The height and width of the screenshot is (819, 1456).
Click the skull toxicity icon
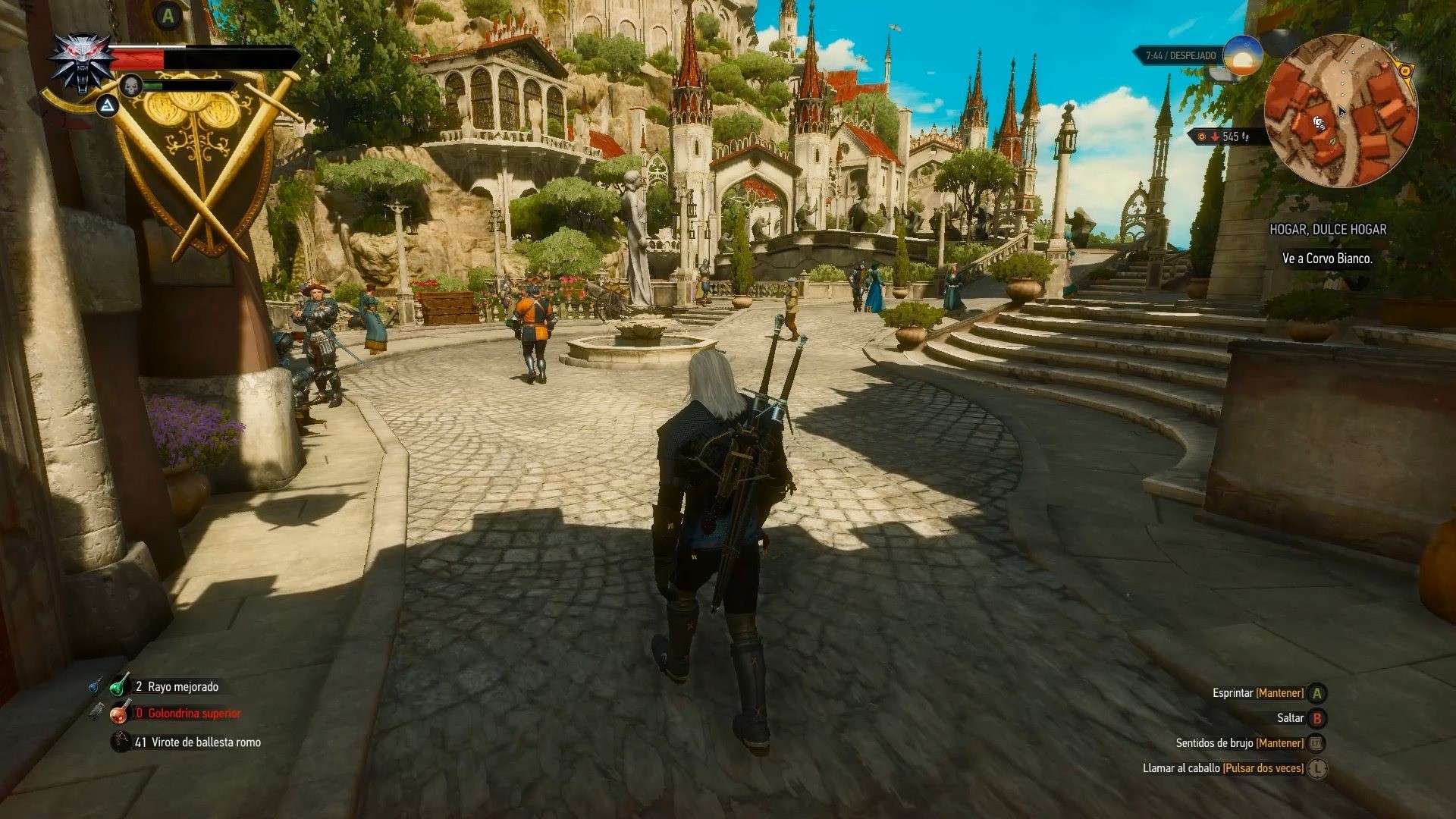click(131, 86)
